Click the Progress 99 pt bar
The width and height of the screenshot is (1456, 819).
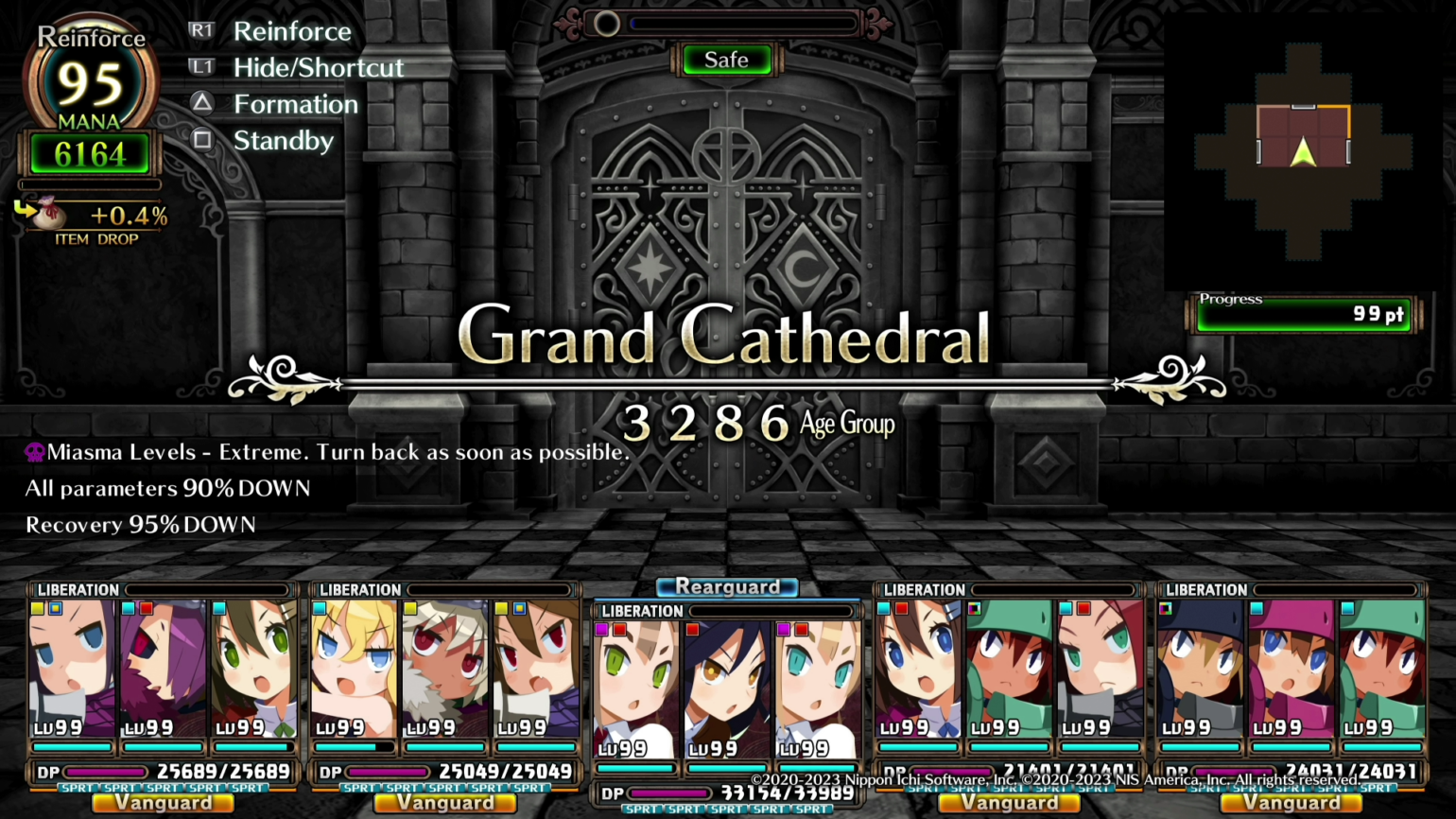[x=1303, y=315]
